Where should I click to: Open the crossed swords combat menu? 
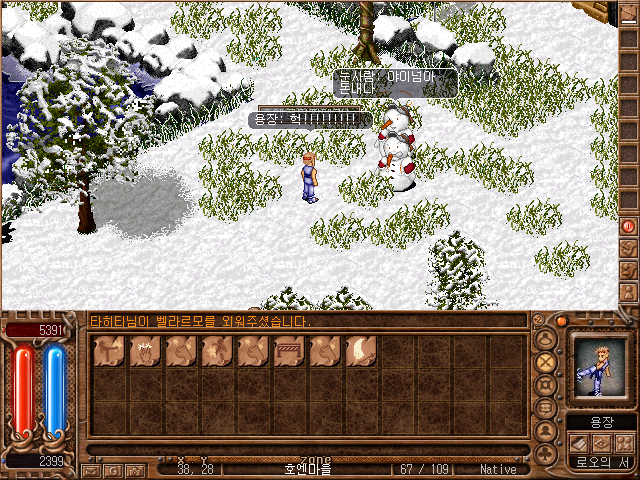(x=546, y=362)
